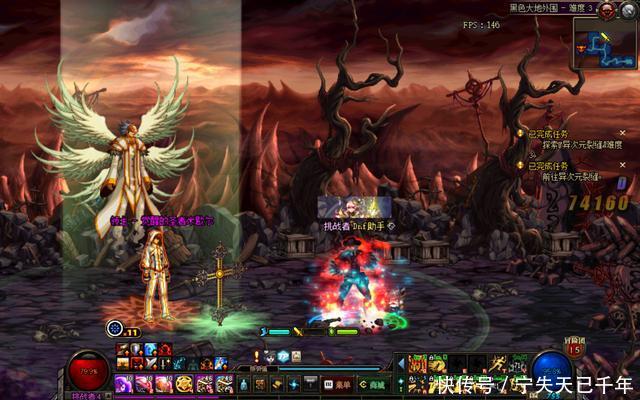Open the 商城 shop button
This screenshot has height=400, width=640.
coord(372,382)
